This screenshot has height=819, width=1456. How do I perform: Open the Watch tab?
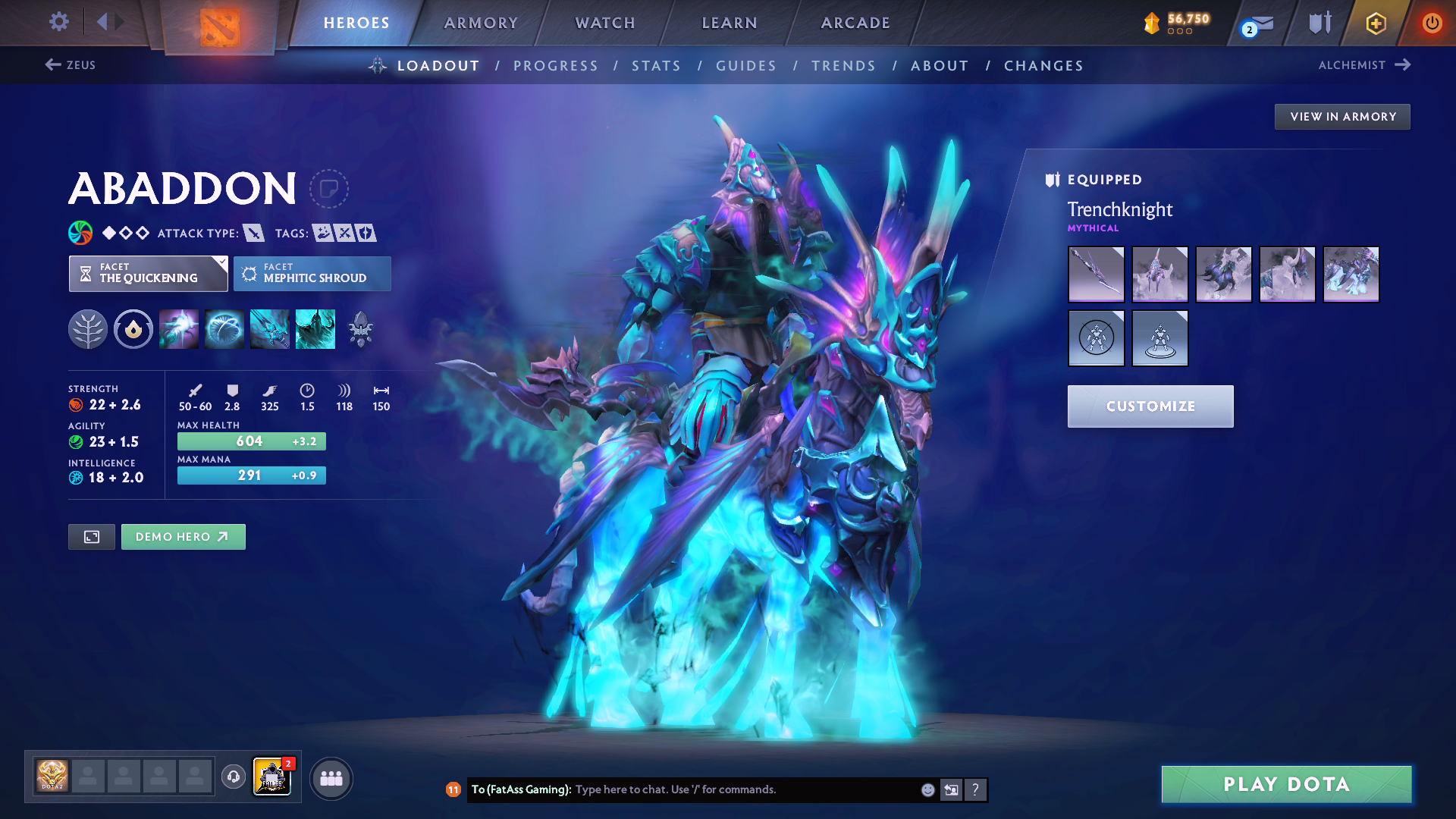tap(605, 23)
